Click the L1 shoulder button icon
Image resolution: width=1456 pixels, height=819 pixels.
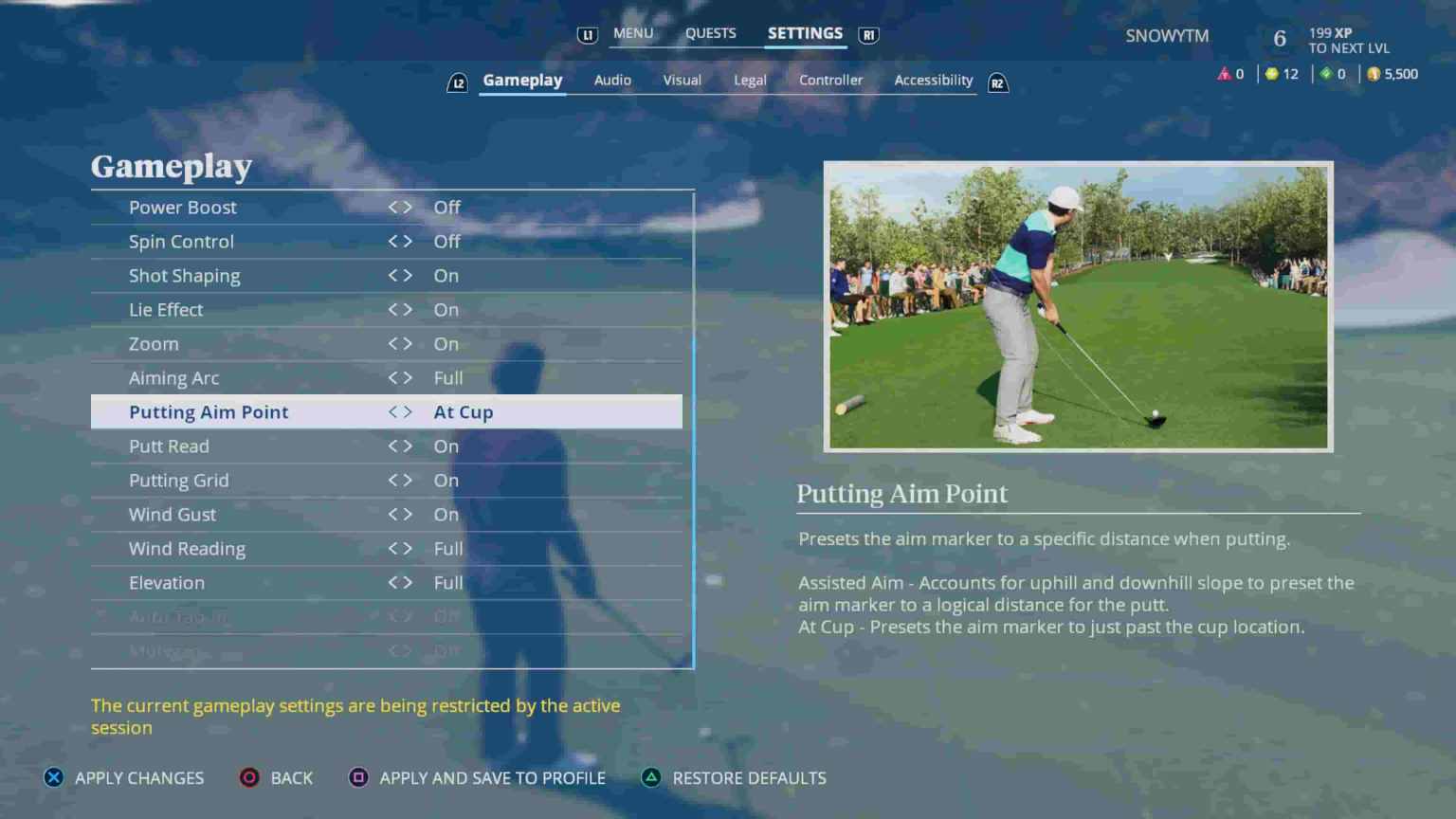(587, 34)
